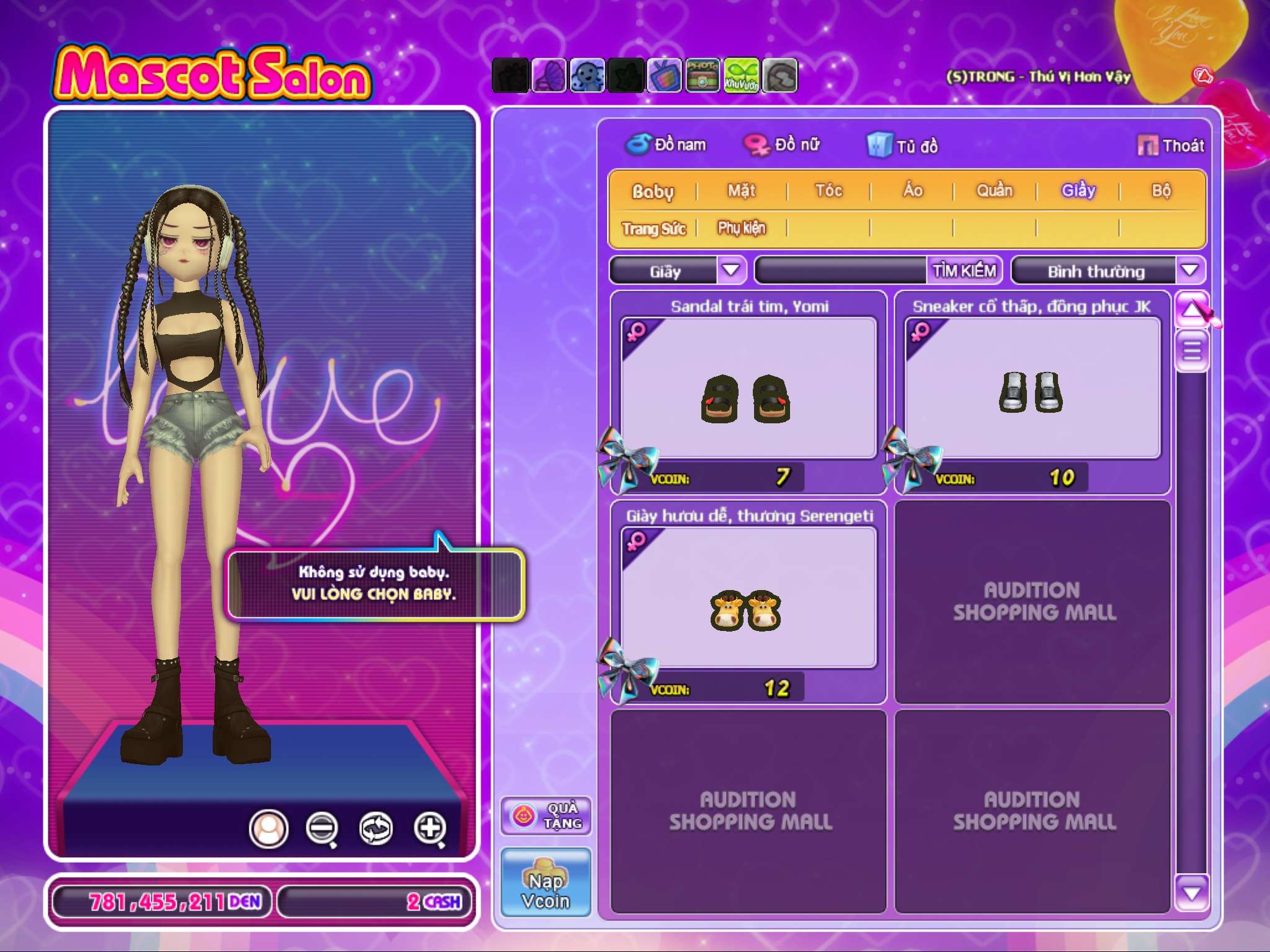
Task: Choose the Tóc tab
Action: 828,191
